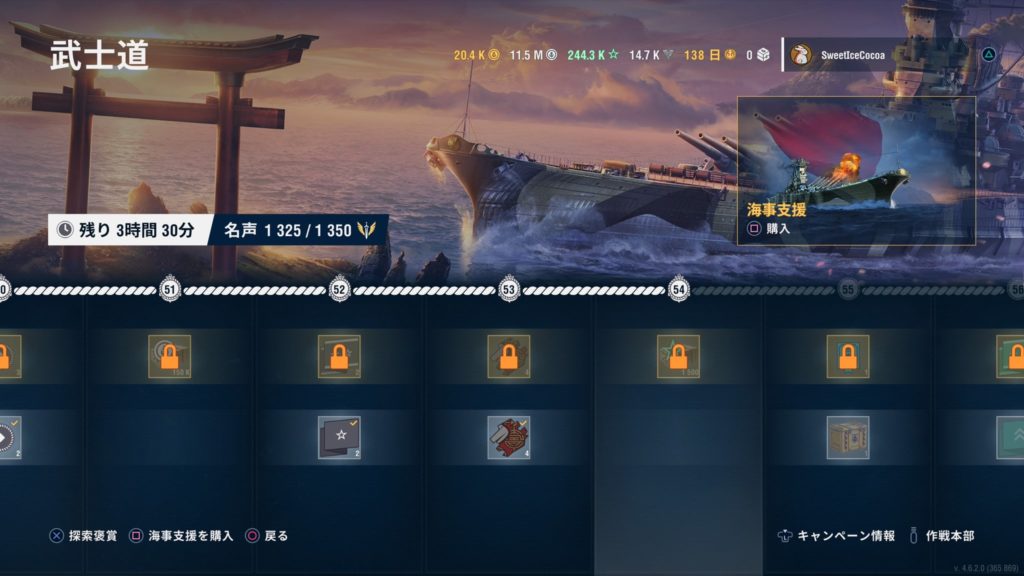The width and height of the screenshot is (1024, 576).
Task: View the locked premium reward under milestone 54
Action: point(678,356)
